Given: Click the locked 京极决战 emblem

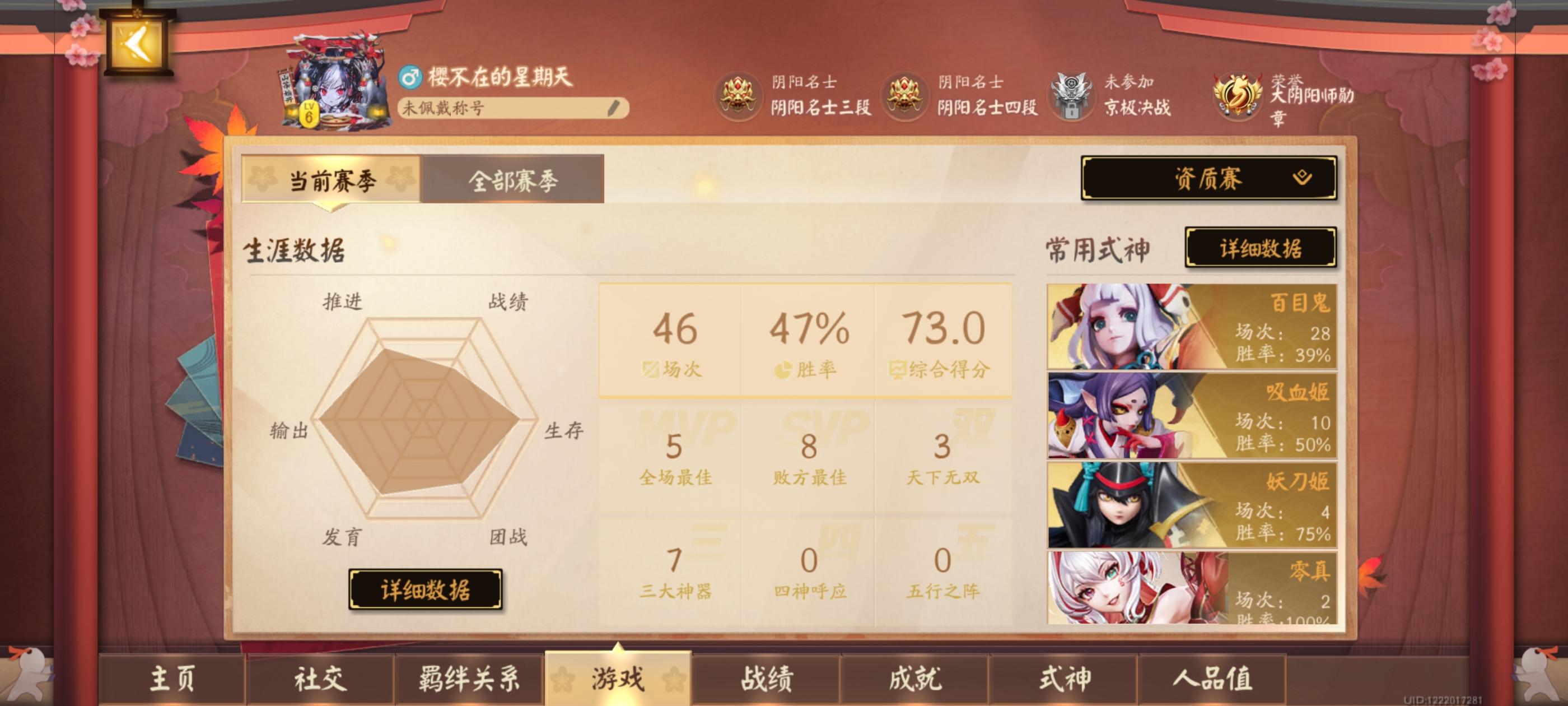Looking at the screenshot, I should pyautogui.click(x=1071, y=97).
